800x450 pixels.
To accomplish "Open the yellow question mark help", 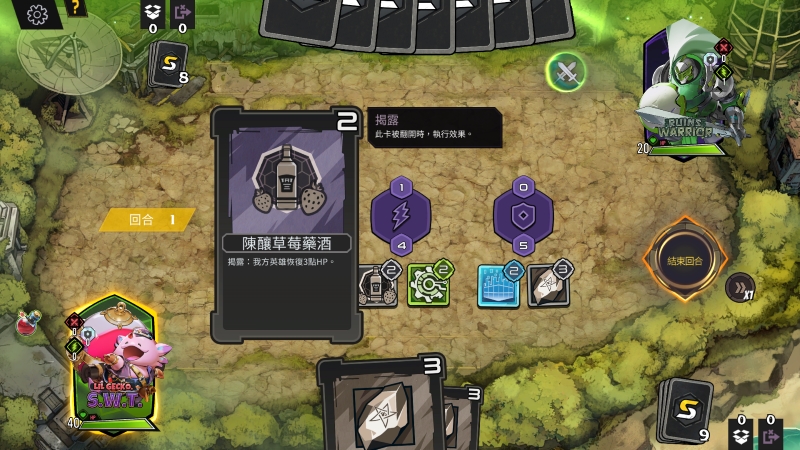I will coord(75,10).
